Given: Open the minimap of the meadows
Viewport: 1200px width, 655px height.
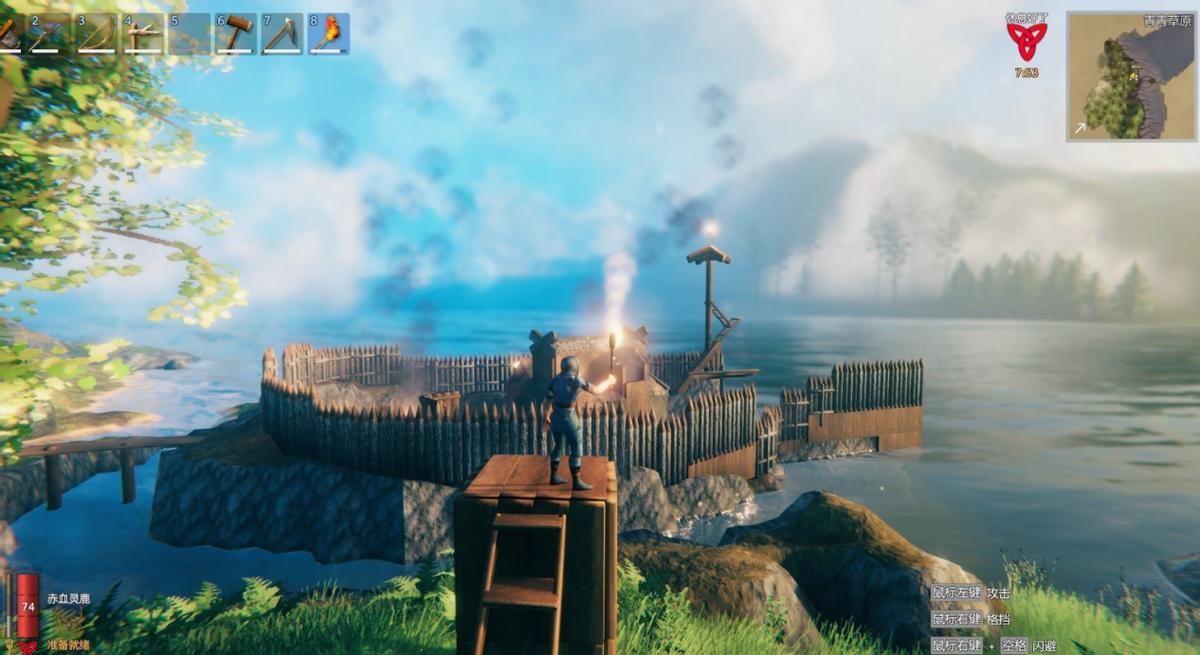Looking at the screenshot, I should pos(1131,76).
